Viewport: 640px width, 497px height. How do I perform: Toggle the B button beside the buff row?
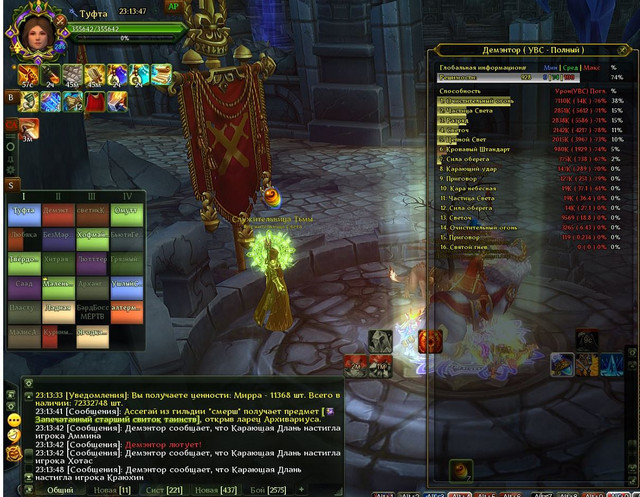click(x=10, y=99)
